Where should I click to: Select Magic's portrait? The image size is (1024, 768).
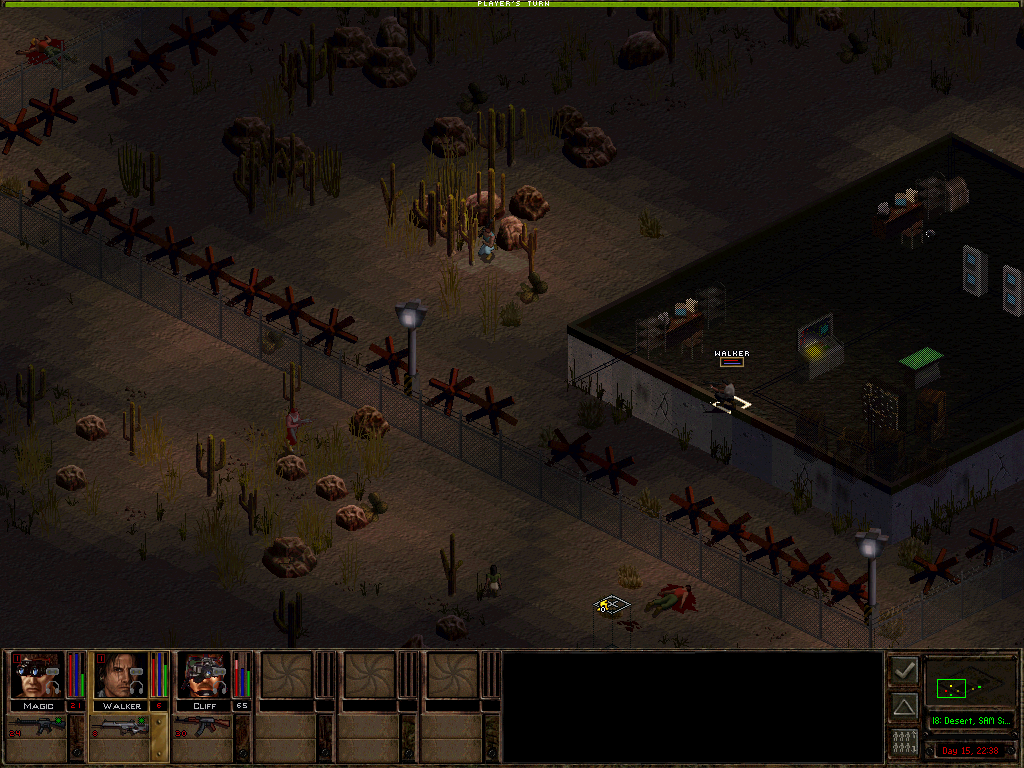pos(37,675)
